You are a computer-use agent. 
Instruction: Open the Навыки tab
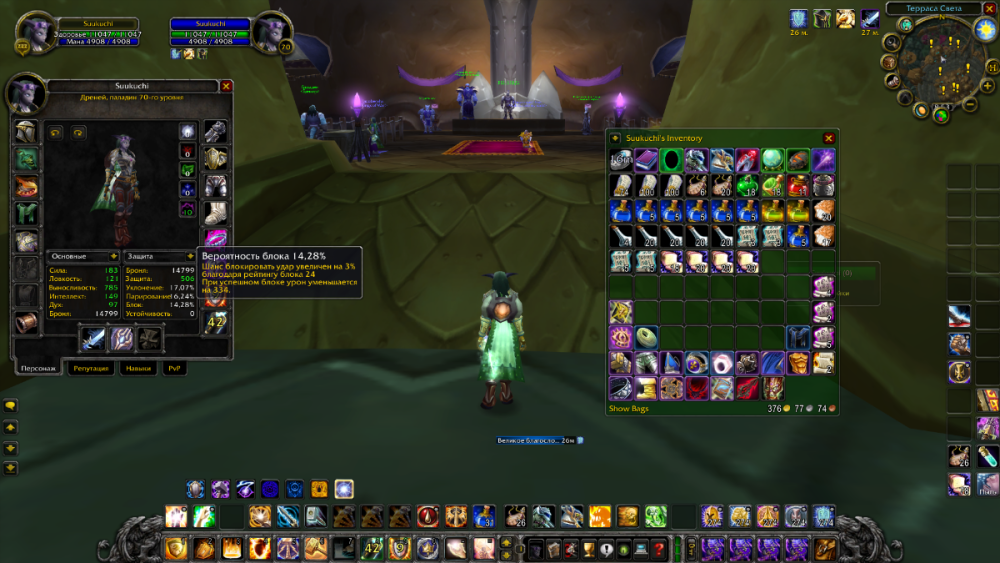click(x=138, y=368)
